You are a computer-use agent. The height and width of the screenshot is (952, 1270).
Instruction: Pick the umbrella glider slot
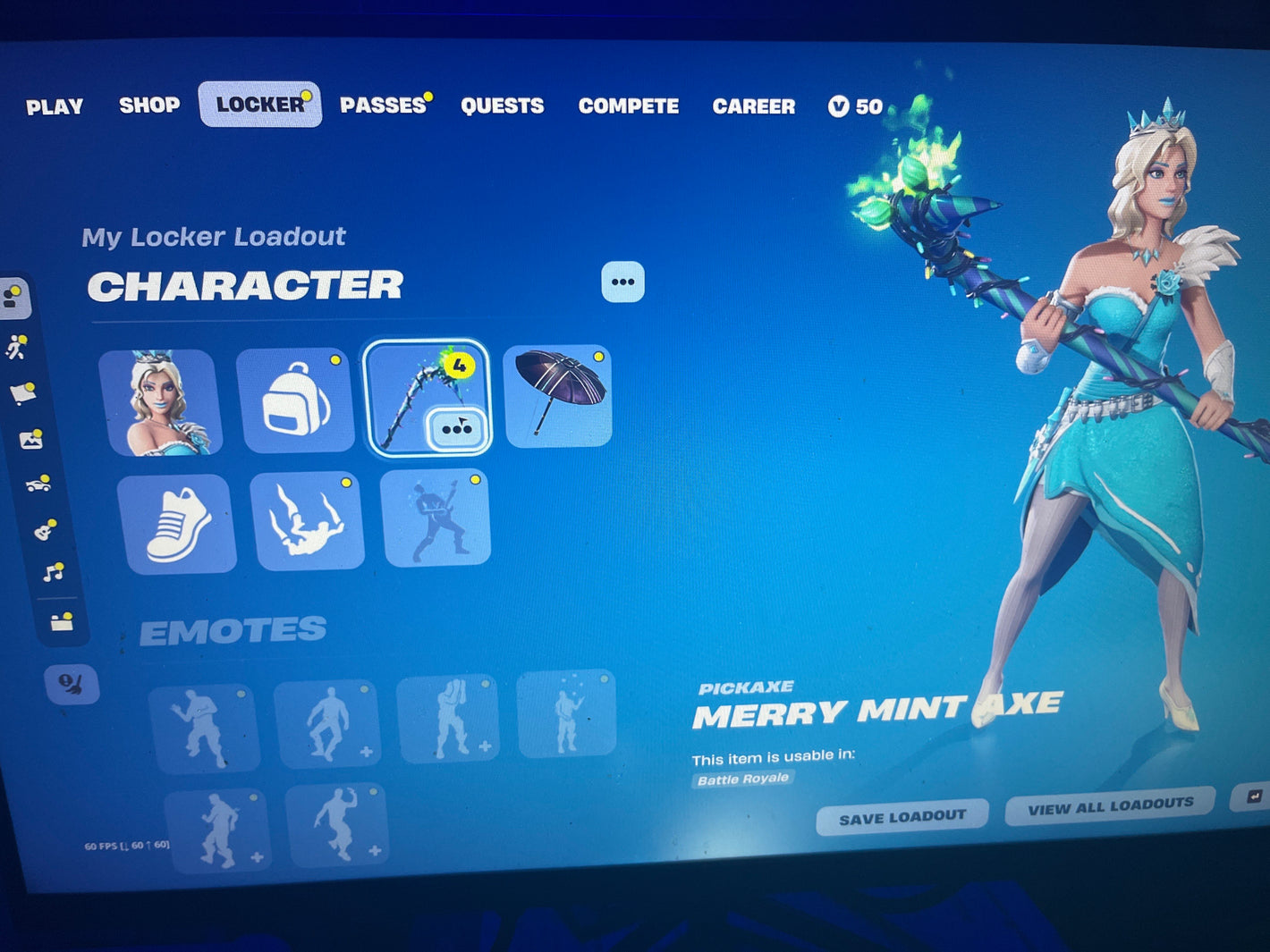pyautogui.click(x=558, y=396)
